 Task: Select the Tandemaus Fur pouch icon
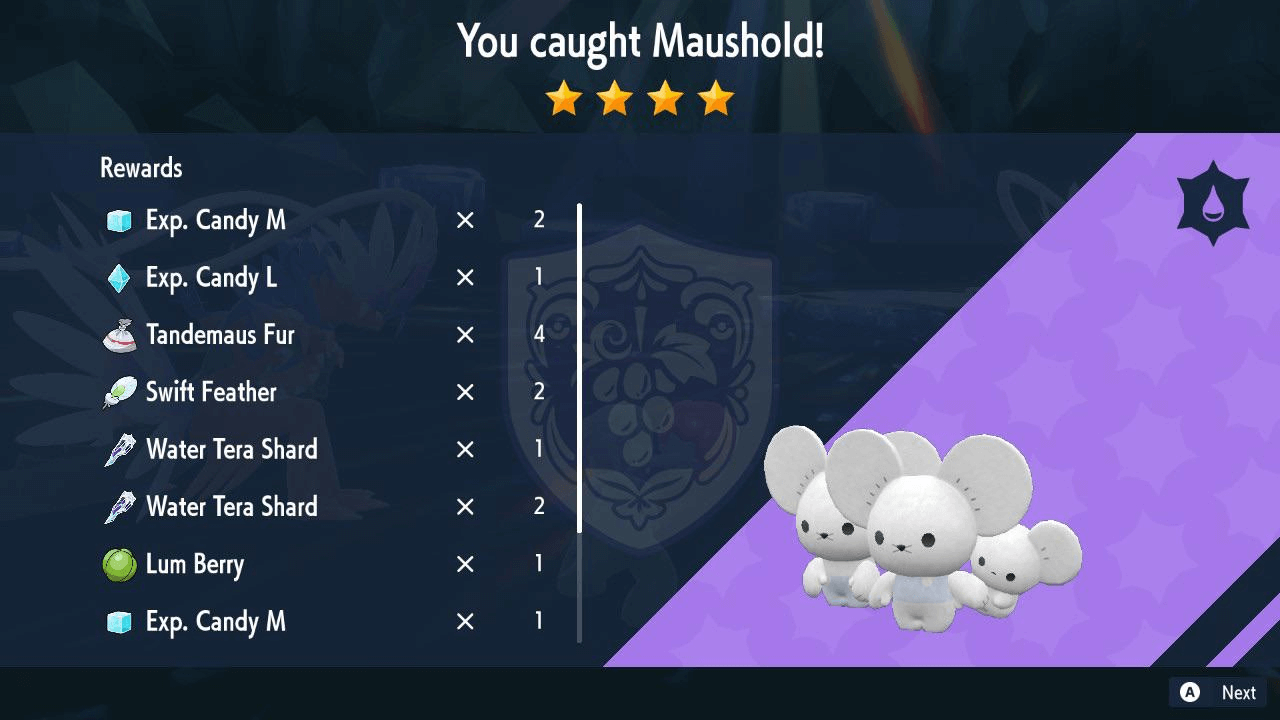pyautogui.click(x=119, y=334)
